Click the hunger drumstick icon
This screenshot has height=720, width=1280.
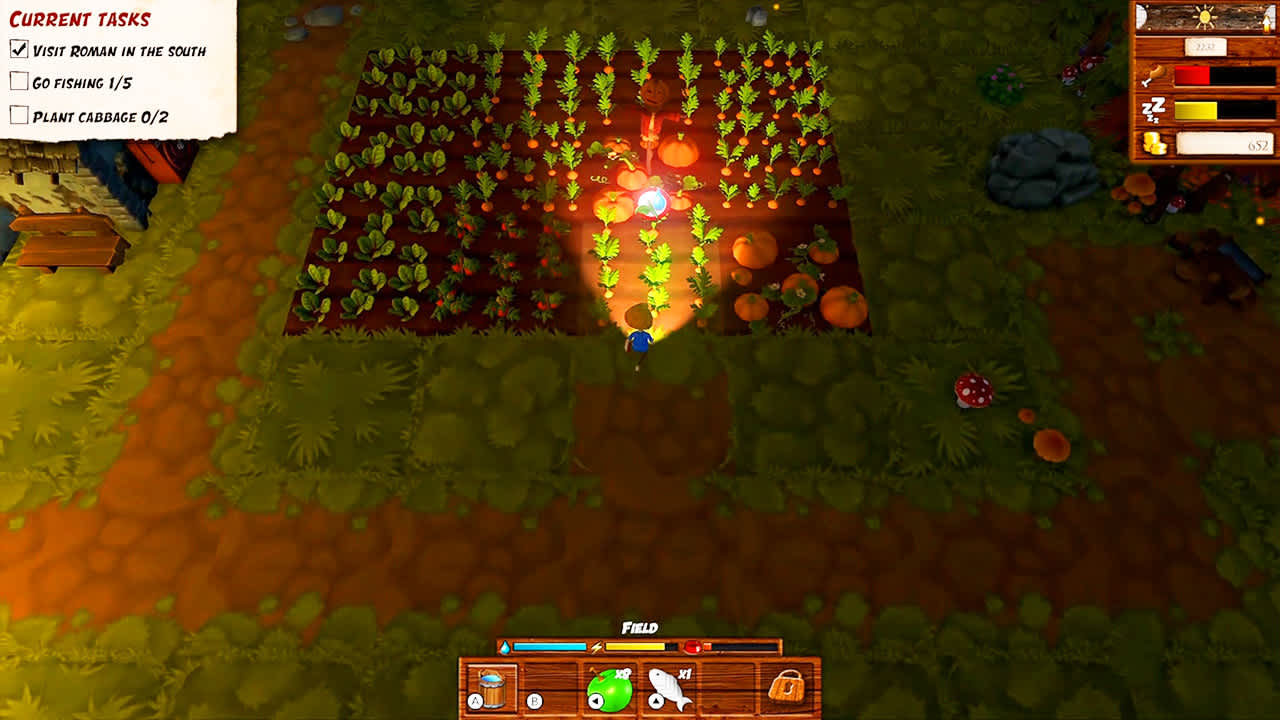[x=1154, y=74]
